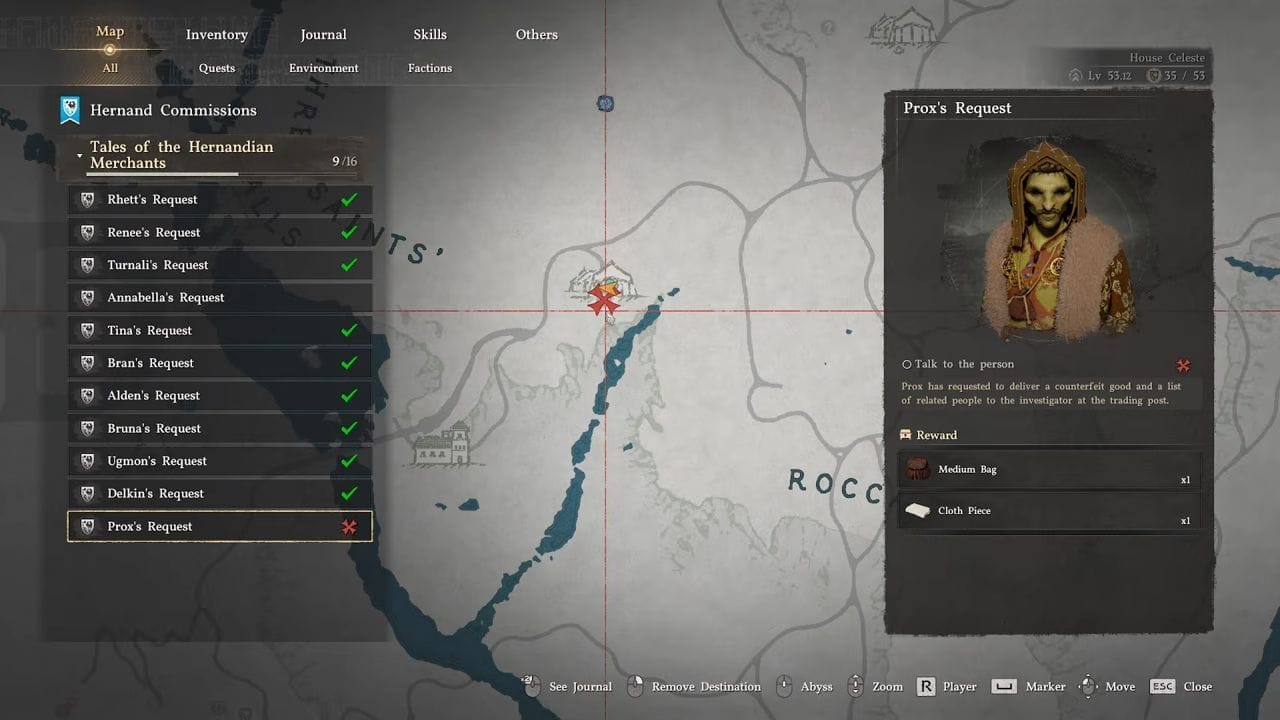Viewport: 1280px width, 720px height.
Task: View Bran's Request details
Action: coord(219,363)
